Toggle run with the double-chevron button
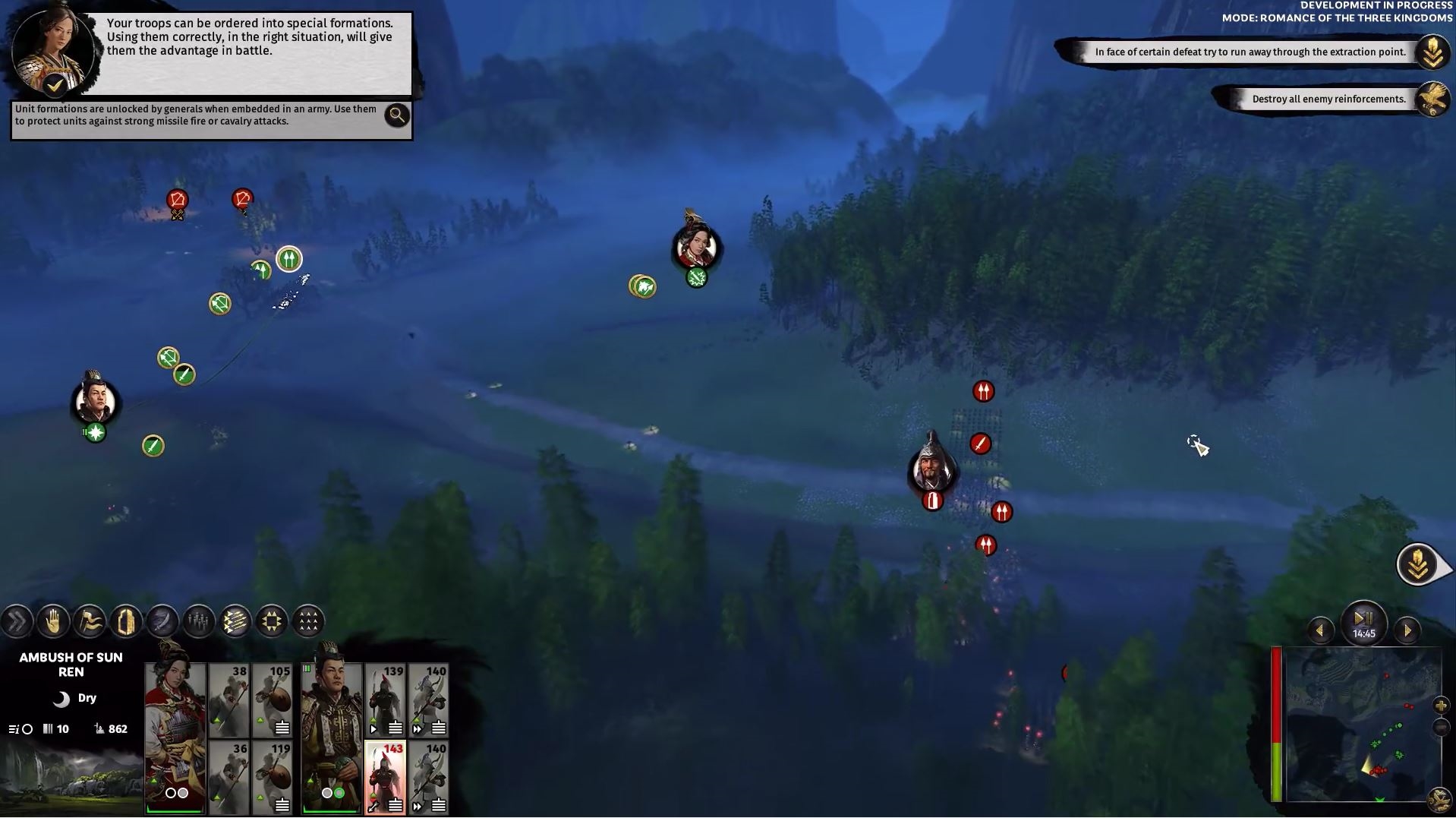The image size is (1456, 818). click(17, 621)
